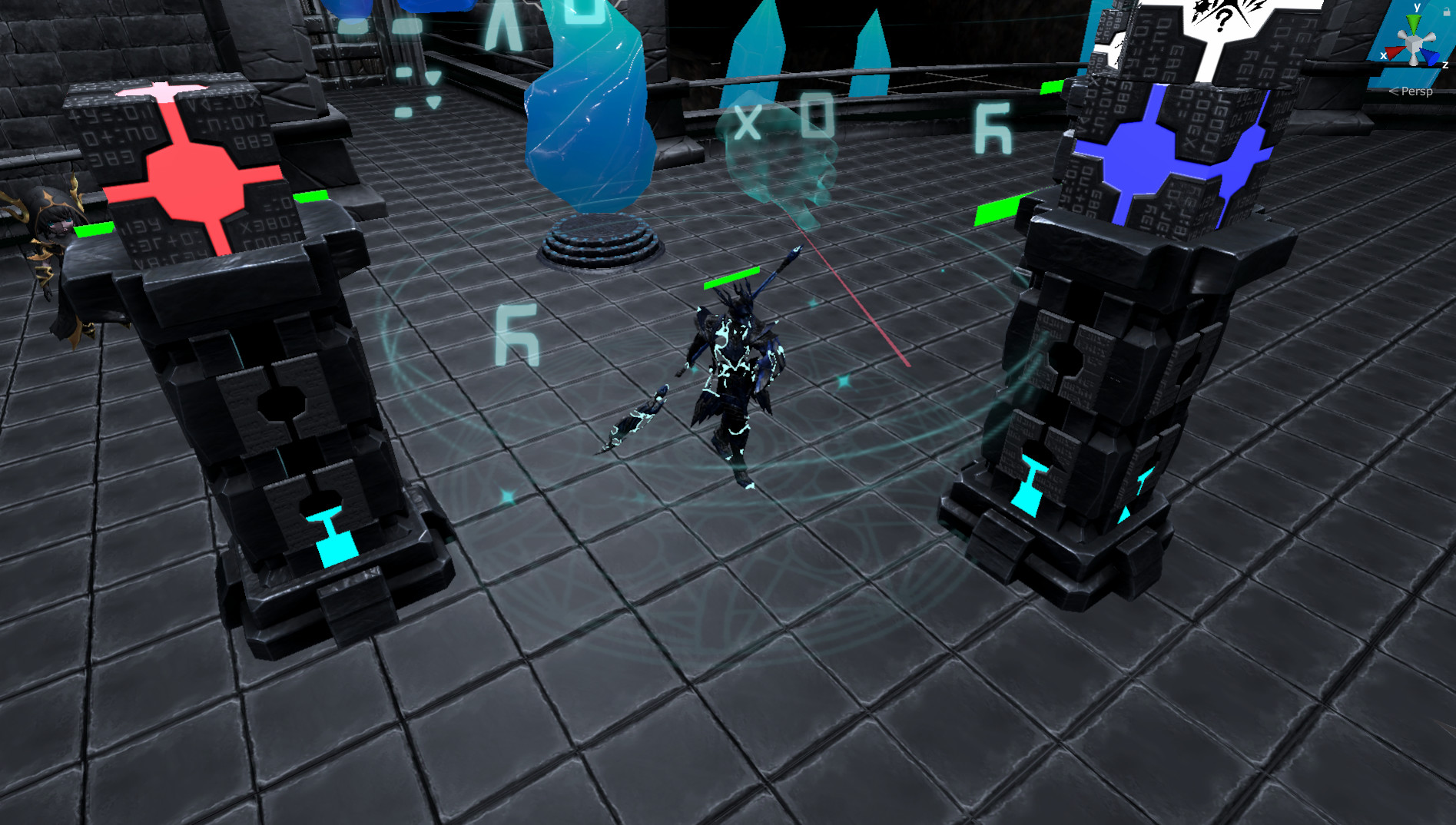This screenshot has width=1456, height=825.
Task: Click the blue spiral crystal on the pedestal
Action: click(x=588, y=115)
